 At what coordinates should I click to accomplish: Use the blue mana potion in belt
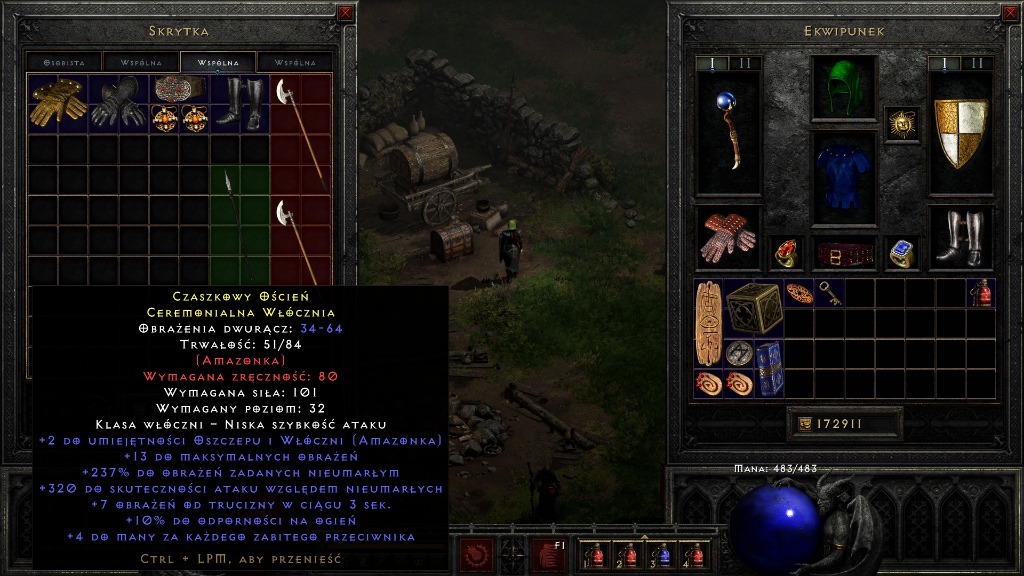coord(661,553)
